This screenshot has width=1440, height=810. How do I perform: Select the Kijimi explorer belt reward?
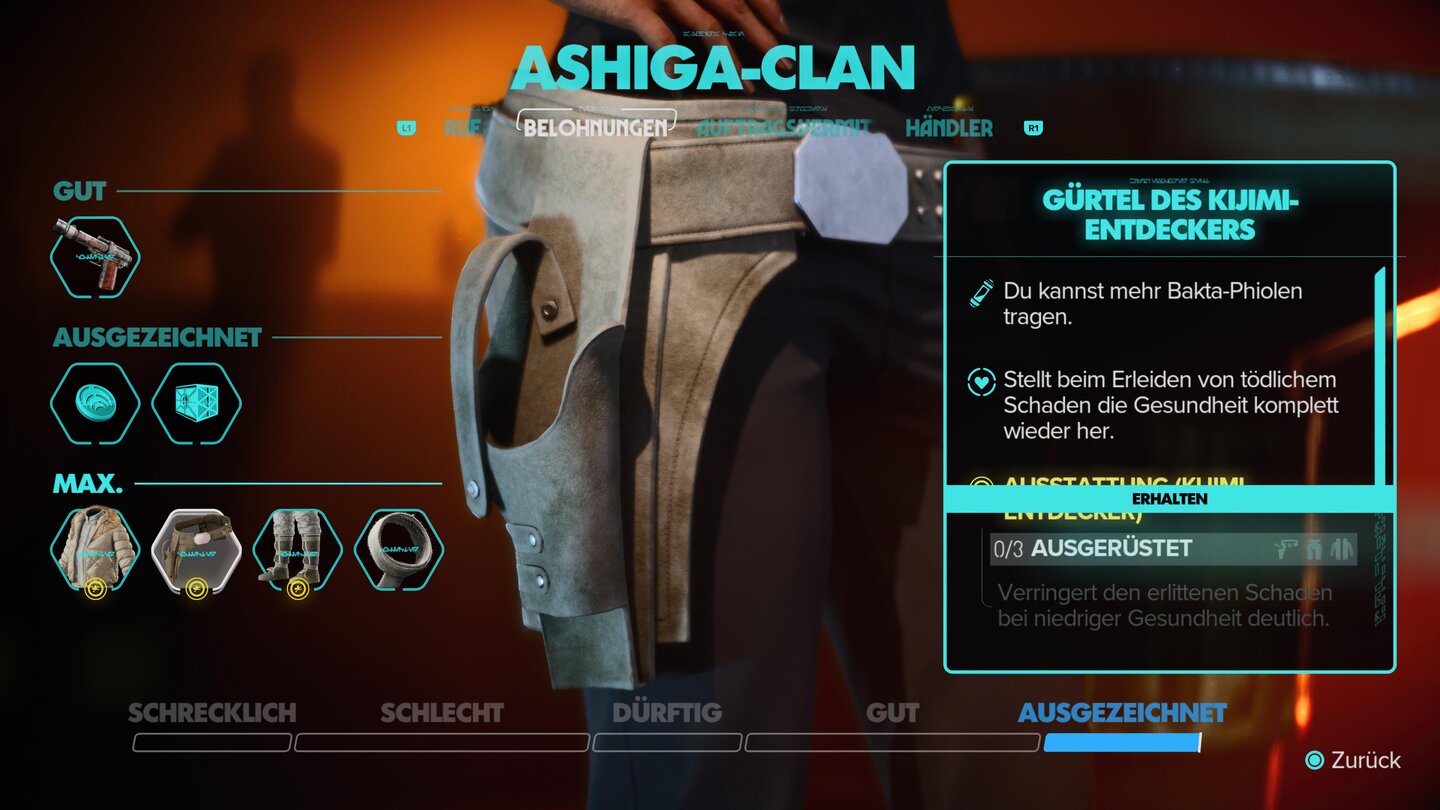[196, 549]
